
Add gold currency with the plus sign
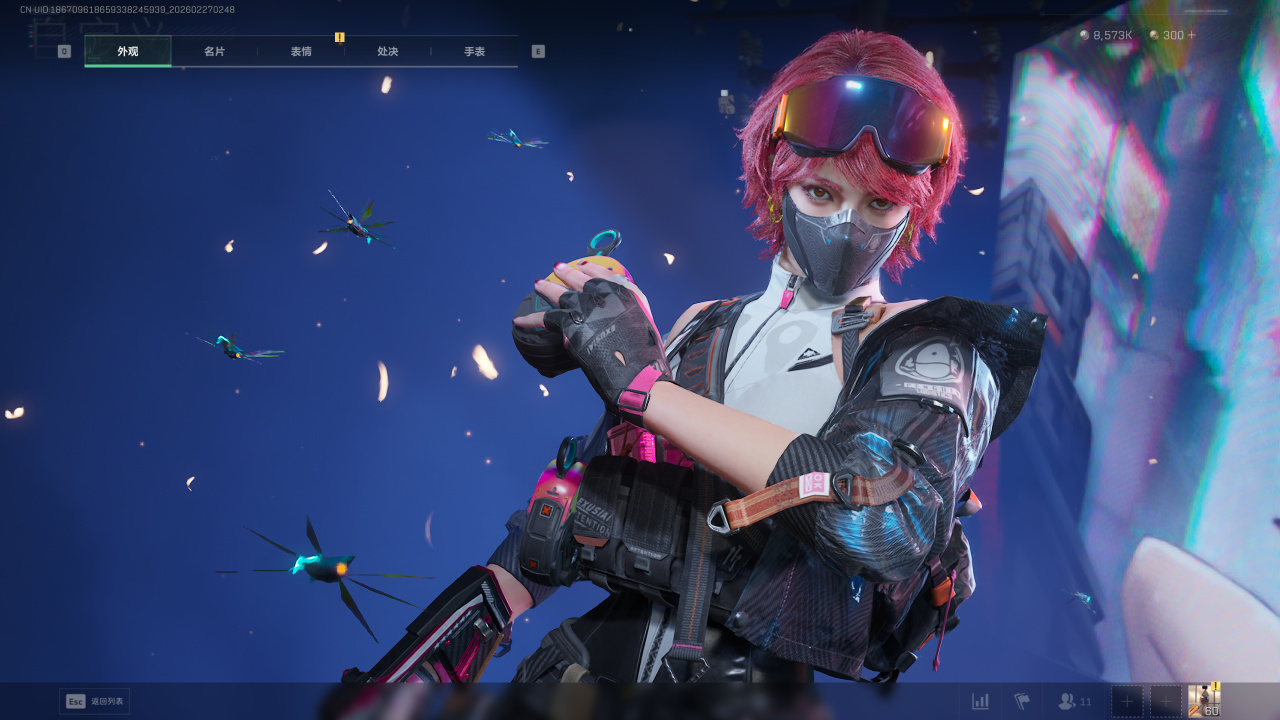(1191, 35)
